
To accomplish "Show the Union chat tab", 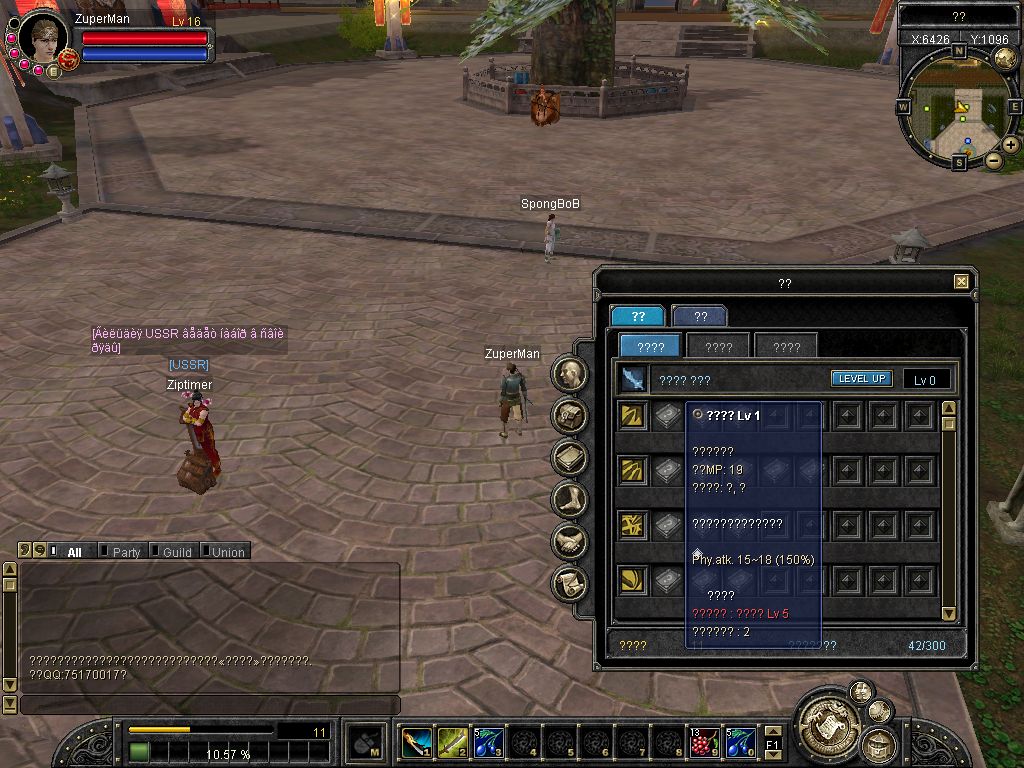I will [x=228, y=552].
